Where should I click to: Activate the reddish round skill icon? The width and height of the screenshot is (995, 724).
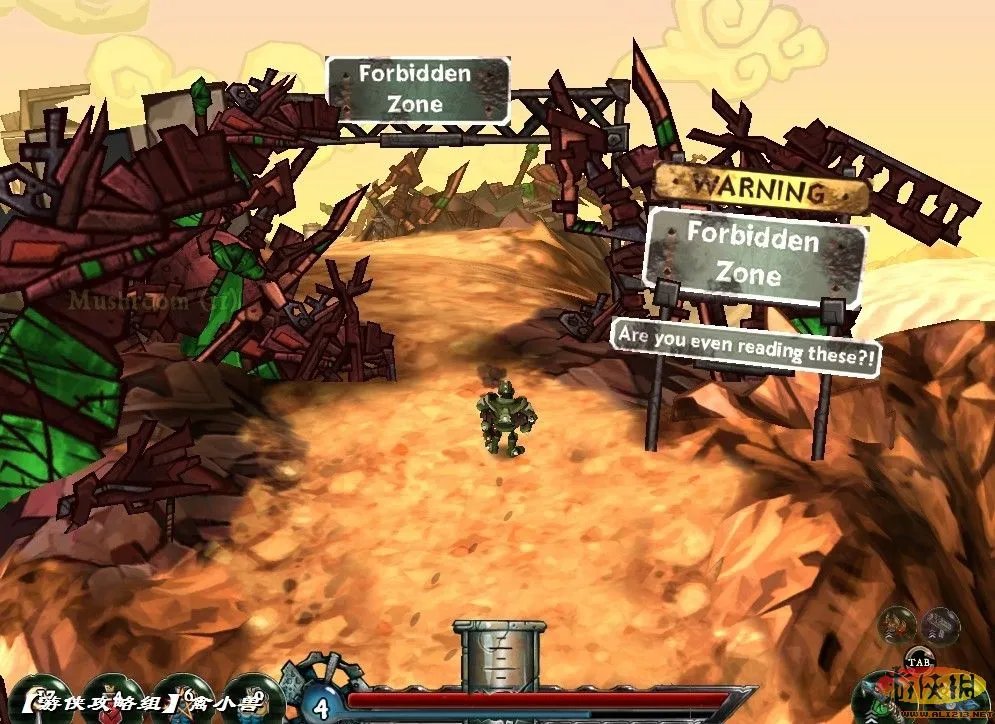pos(895,626)
